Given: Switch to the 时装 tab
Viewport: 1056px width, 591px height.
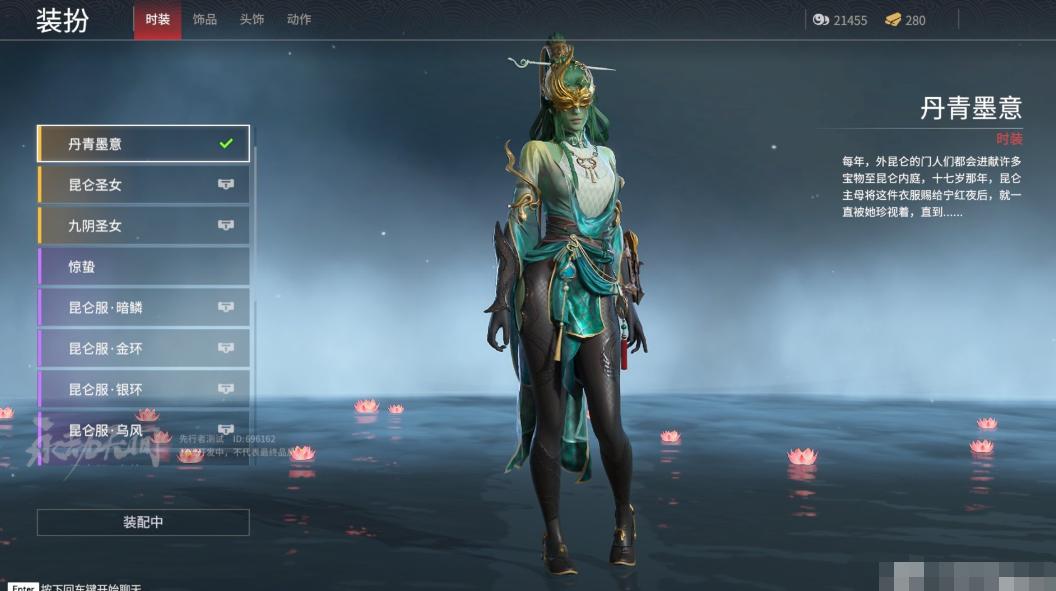Looking at the screenshot, I should coord(157,20).
